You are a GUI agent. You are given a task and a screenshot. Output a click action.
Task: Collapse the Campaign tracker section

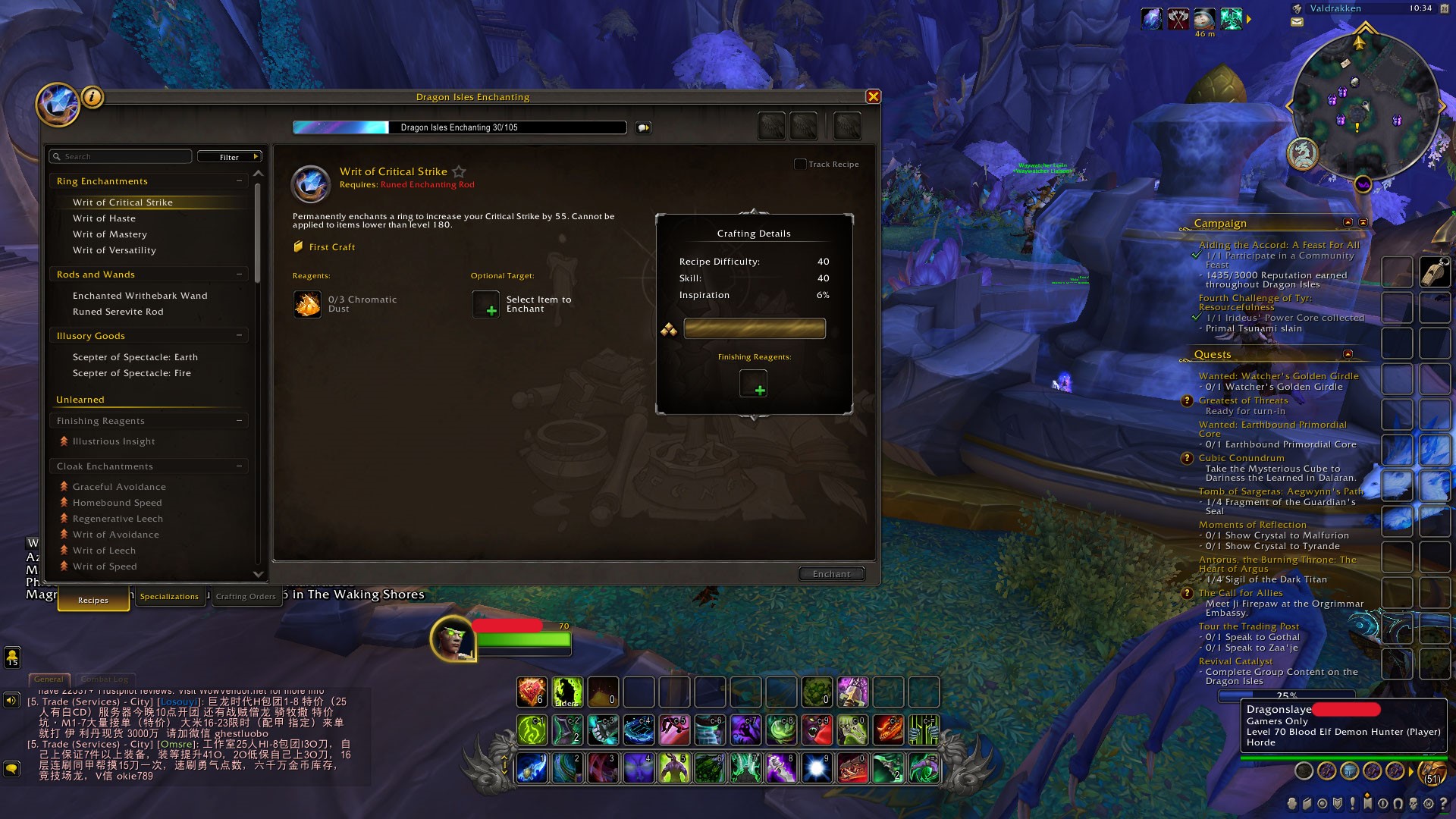point(1348,223)
